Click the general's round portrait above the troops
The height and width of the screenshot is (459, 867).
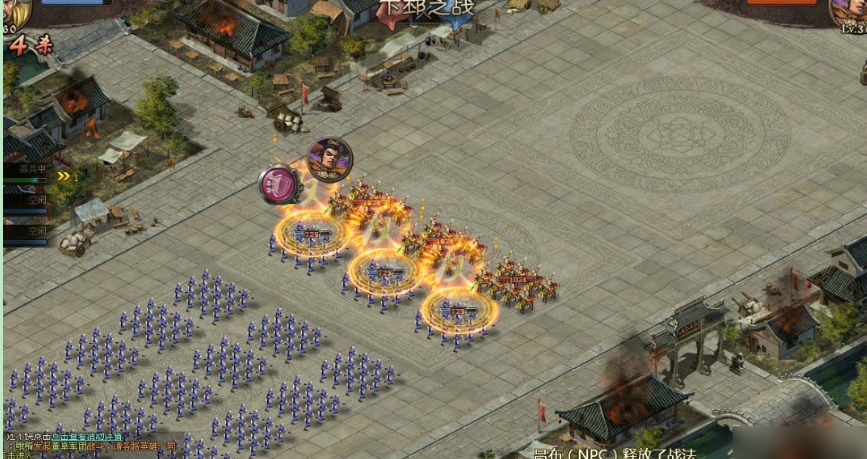coord(329,159)
